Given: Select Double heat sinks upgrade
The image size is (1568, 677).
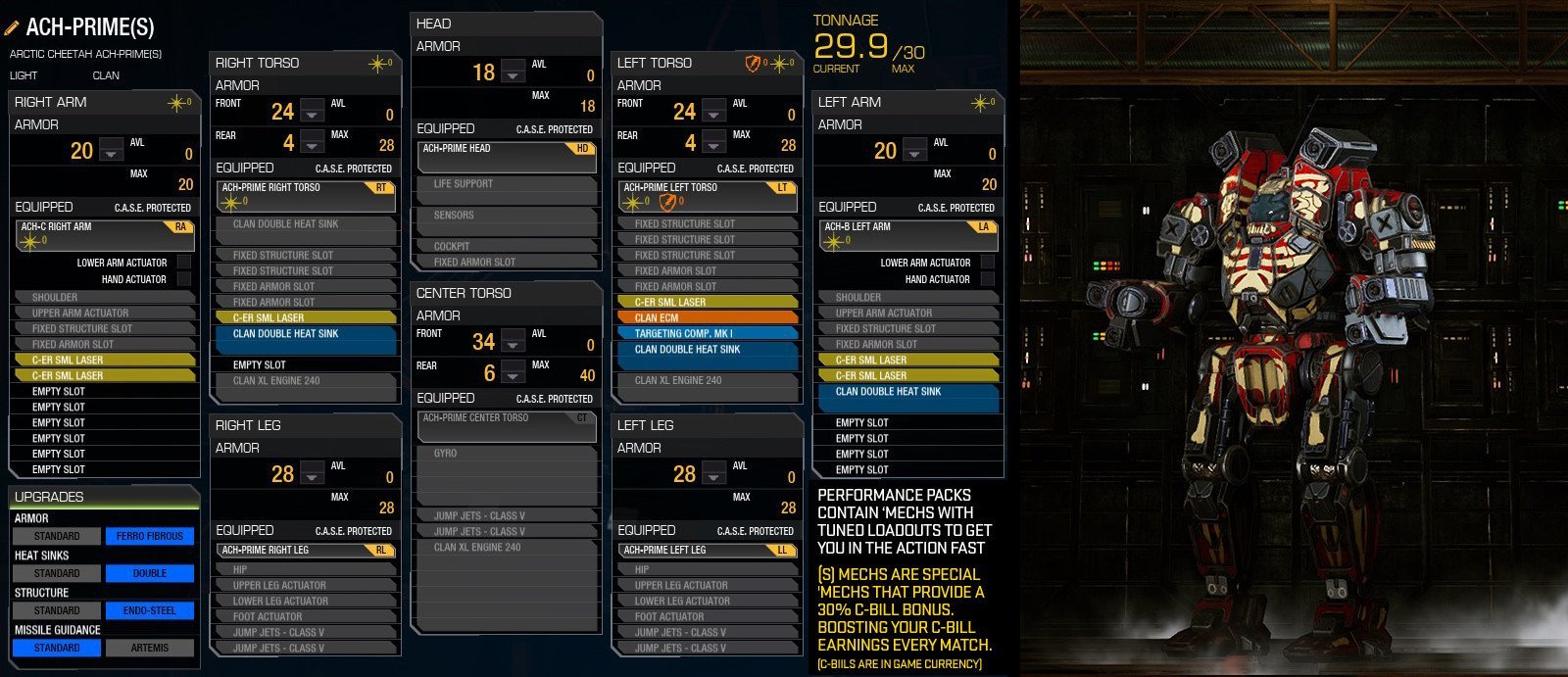Looking at the screenshot, I should [150, 573].
